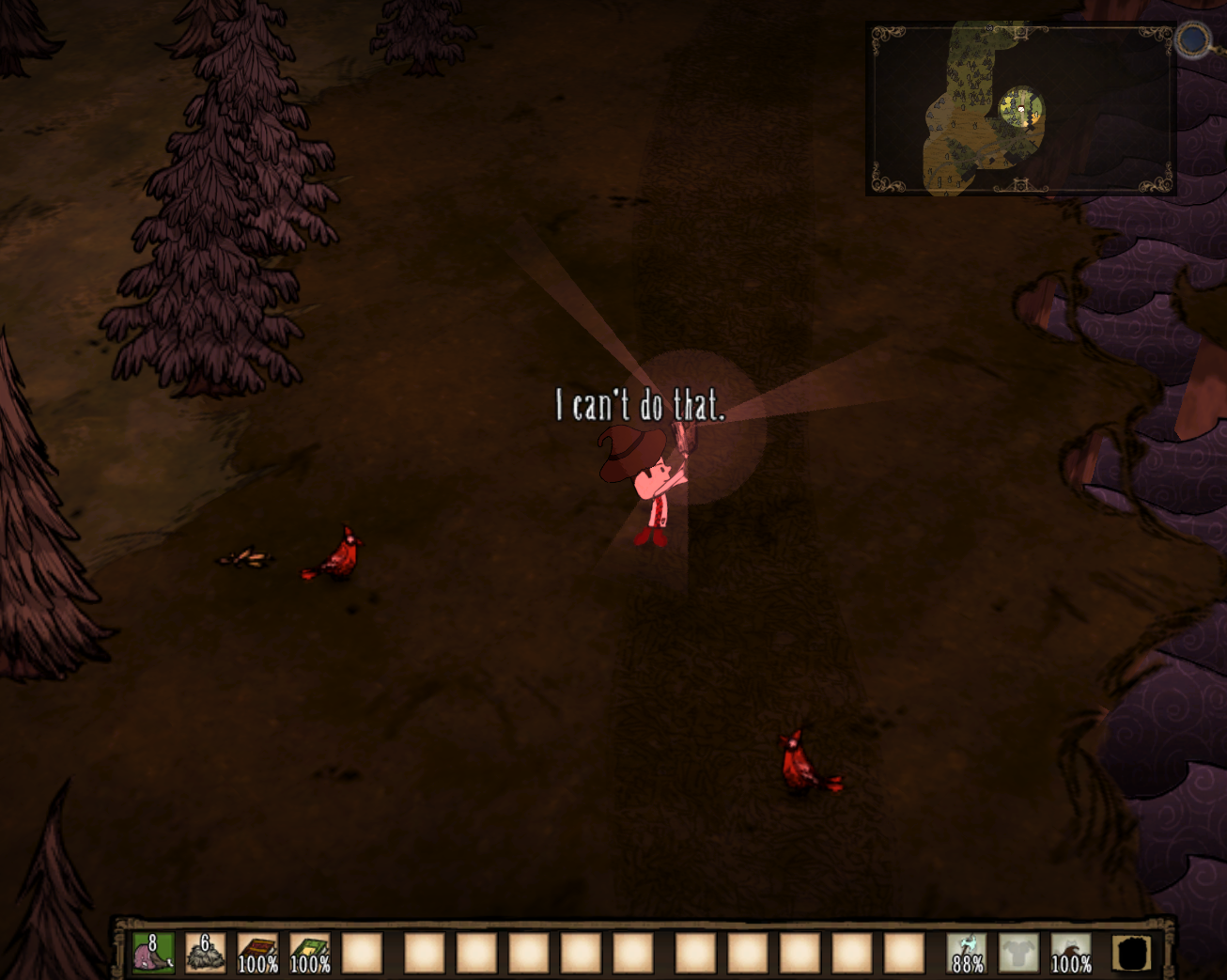Image resolution: width=1227 pixels, height=980 pixels.
Task: Pick the green book in inventory
Action: 310,953
